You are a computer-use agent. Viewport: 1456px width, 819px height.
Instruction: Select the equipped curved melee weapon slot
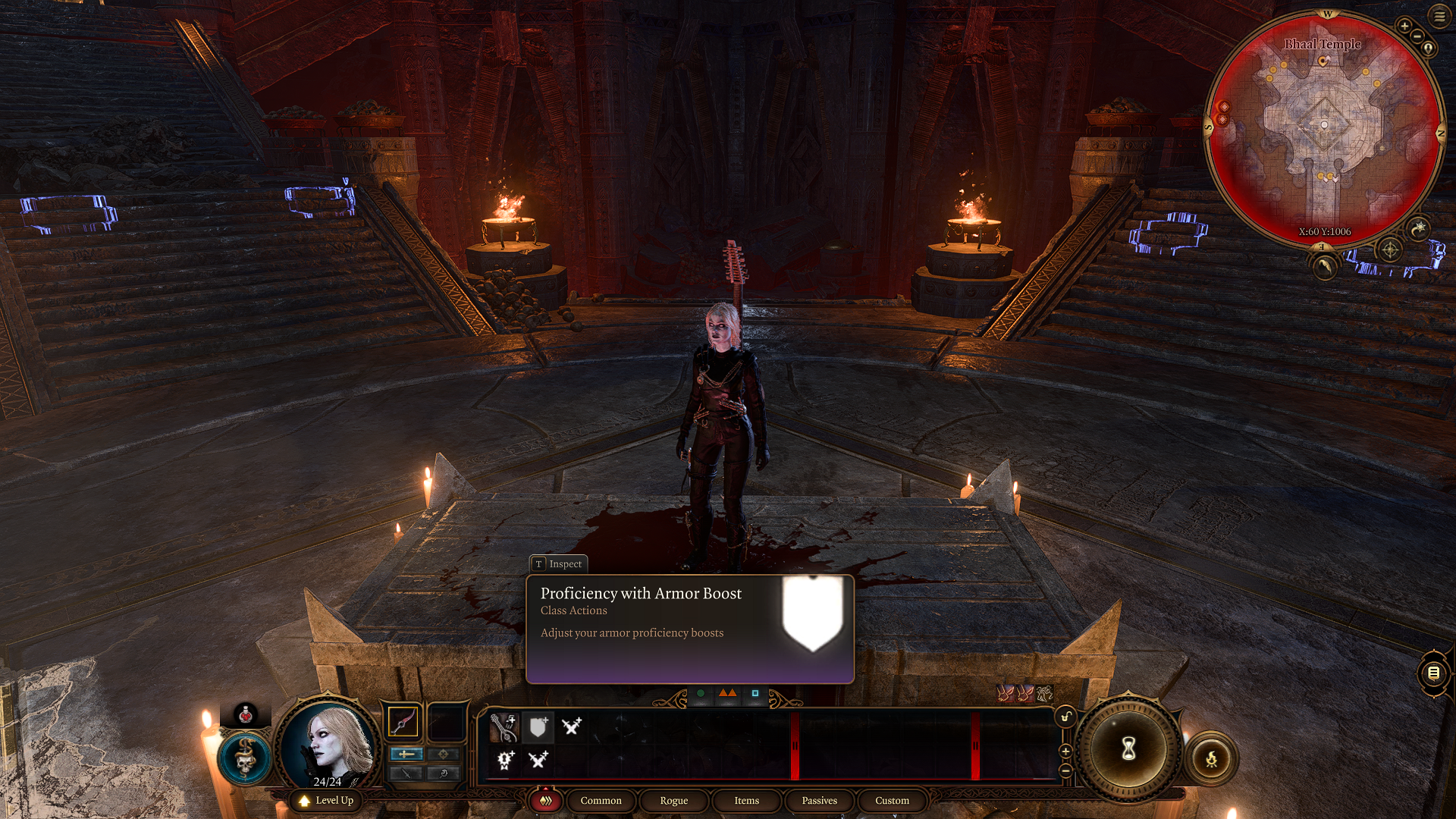(403, 722)
